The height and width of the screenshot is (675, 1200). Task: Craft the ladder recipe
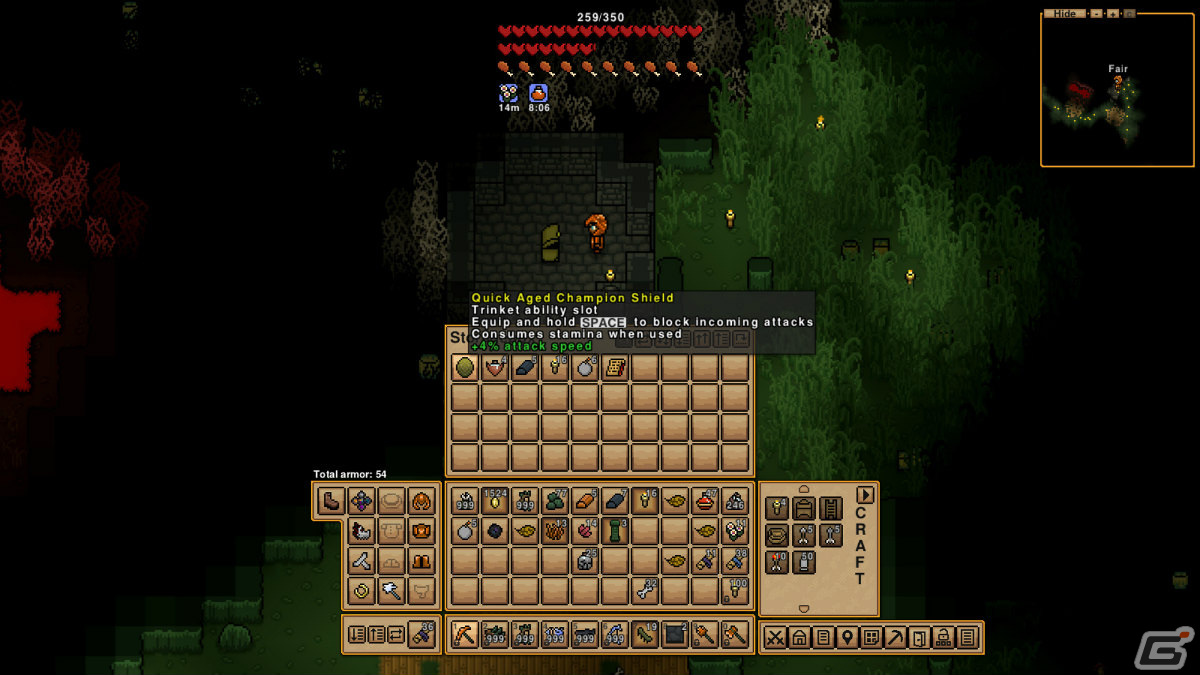(831, 508)
